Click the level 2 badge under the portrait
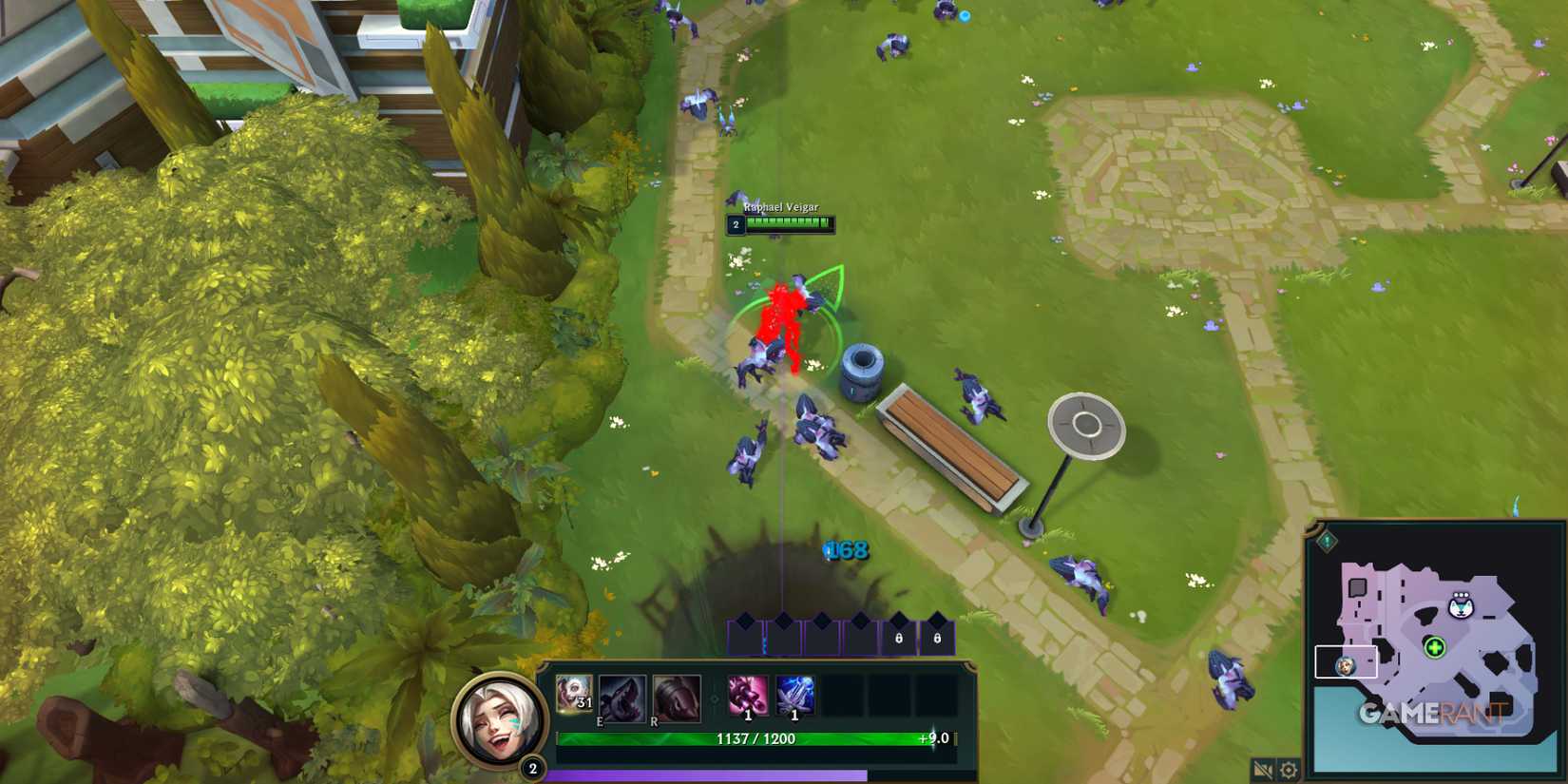The width and height of the screenshot is (1568, 784). pyautogui.click(x=532, y=768)
